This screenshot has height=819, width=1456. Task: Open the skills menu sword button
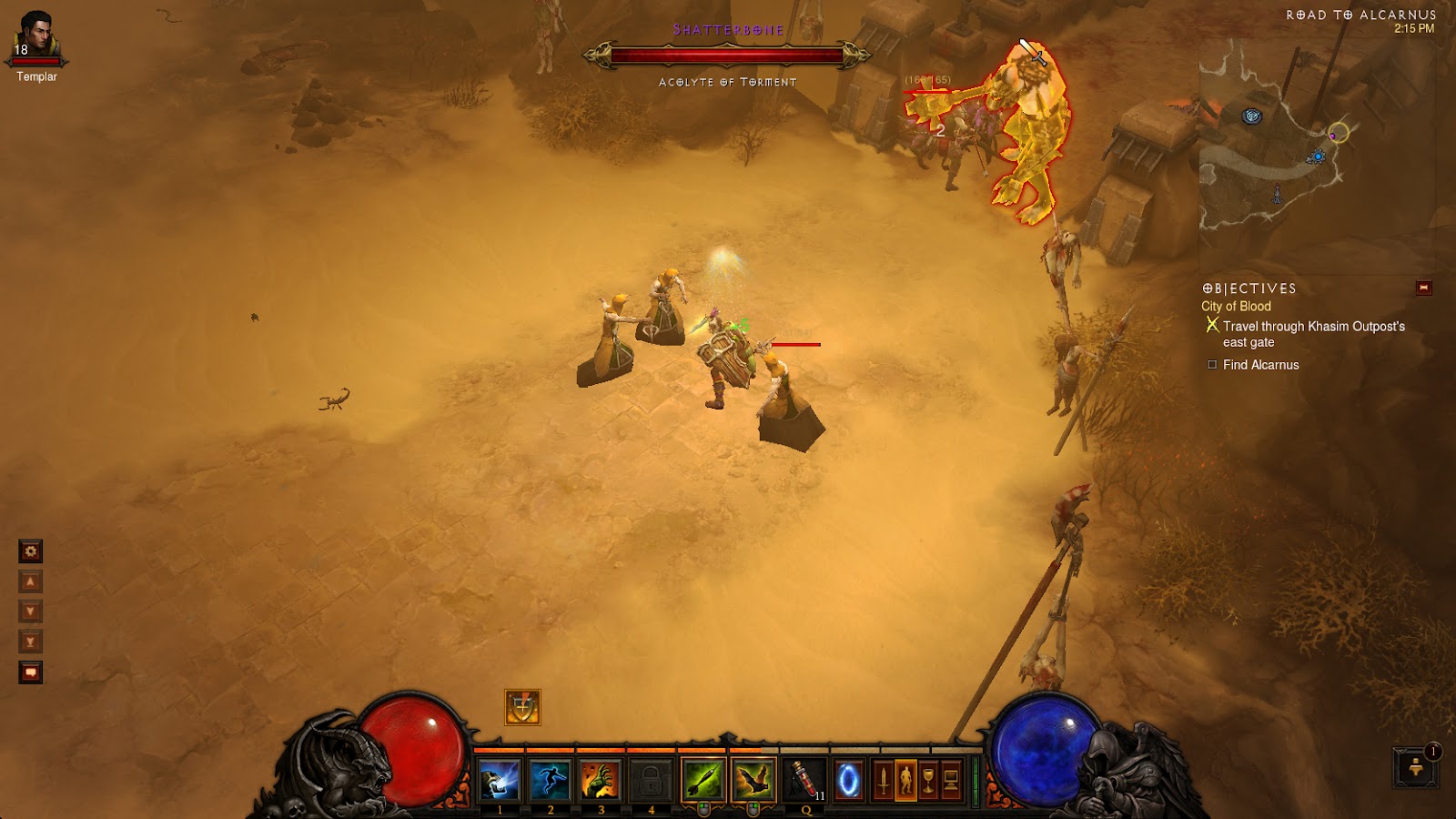(x=882, y=781)
